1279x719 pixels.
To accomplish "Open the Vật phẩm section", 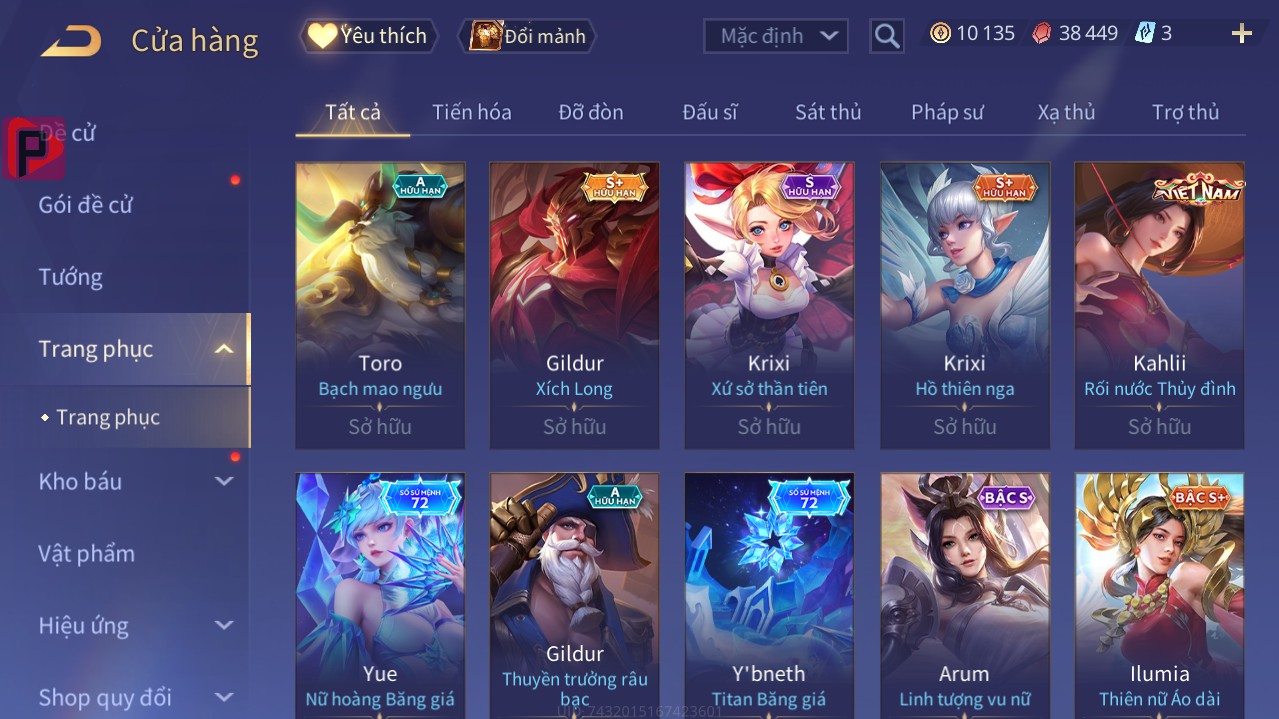I will point(86,553).
